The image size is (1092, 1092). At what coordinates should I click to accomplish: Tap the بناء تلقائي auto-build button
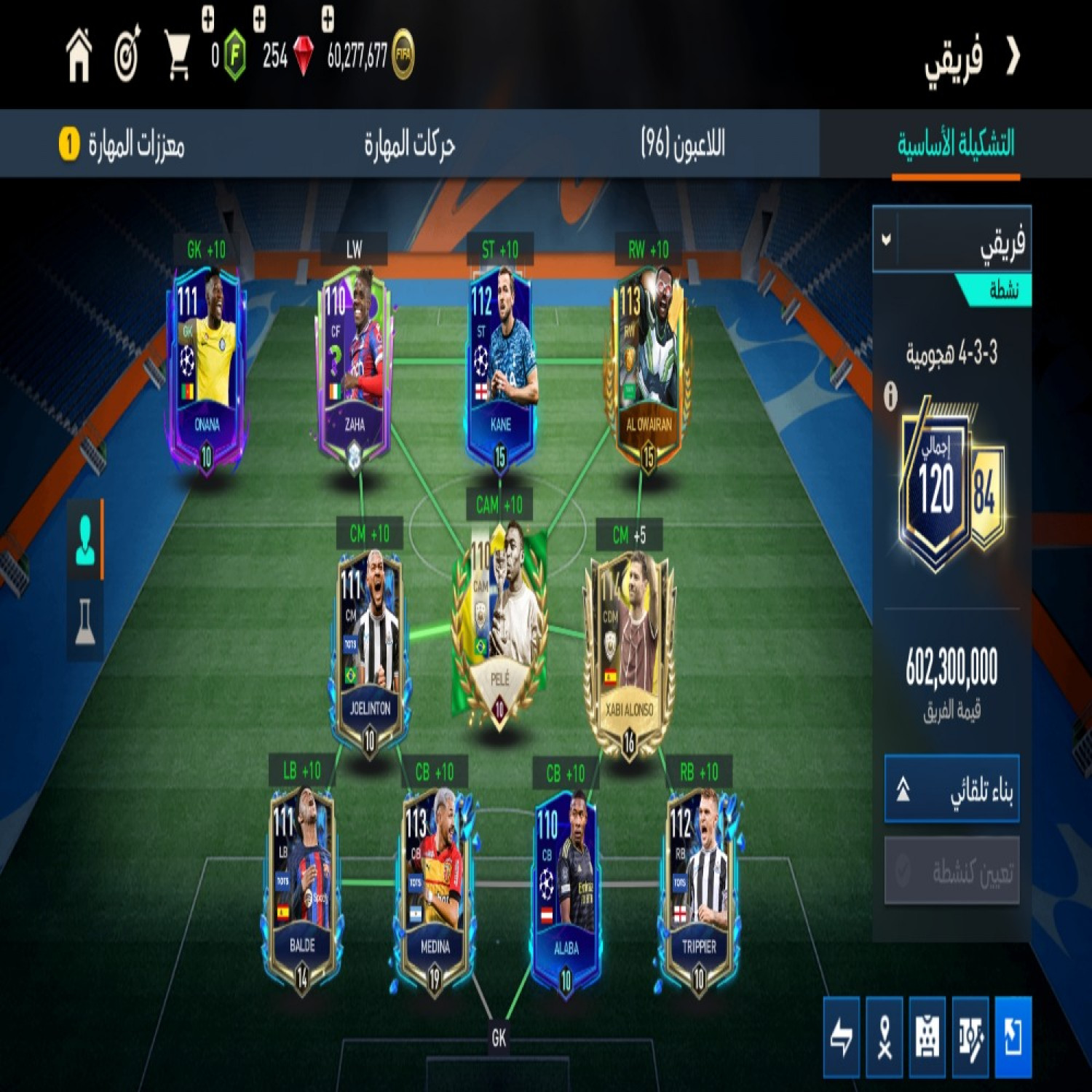[951, 790]
